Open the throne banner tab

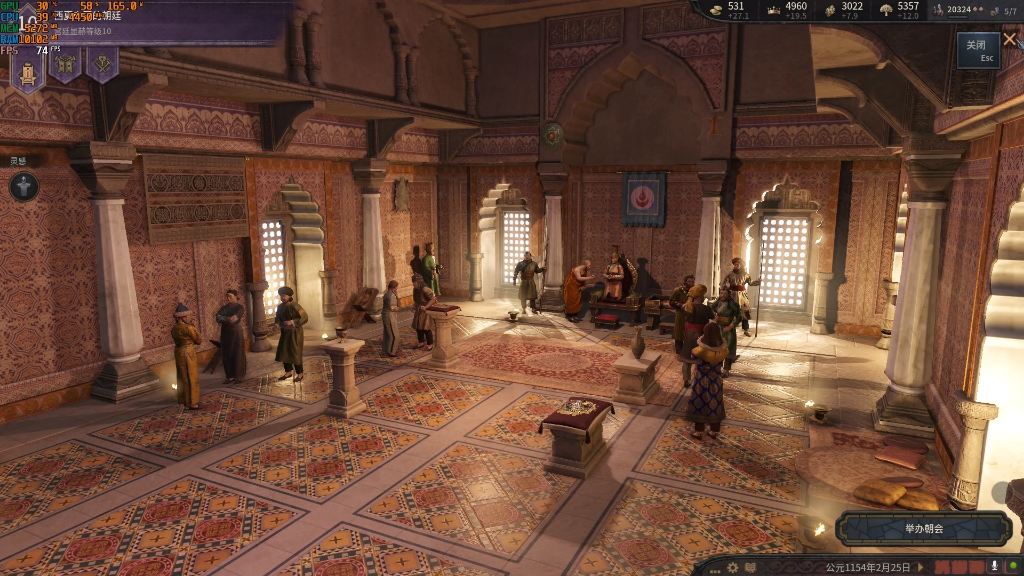[x=27, y=66]
